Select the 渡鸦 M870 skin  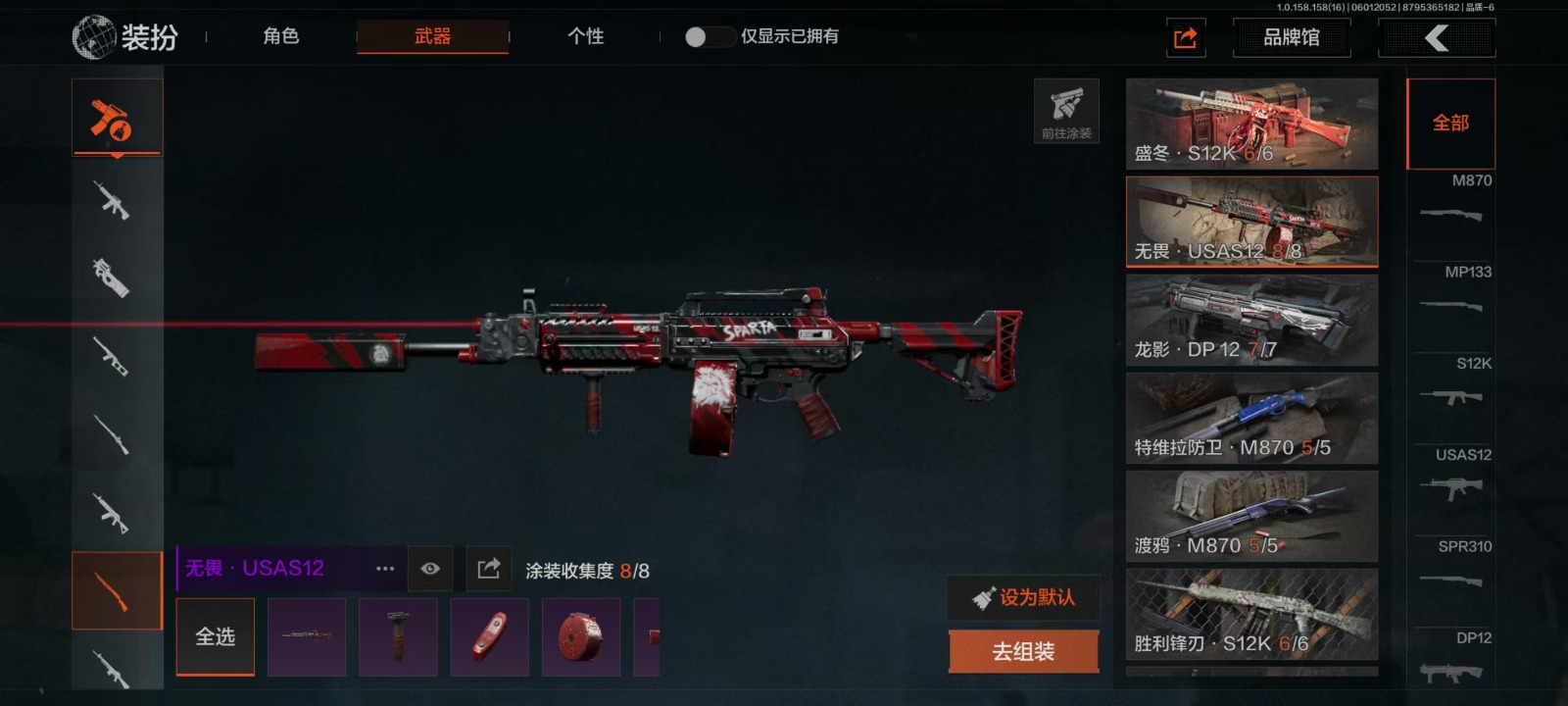(x=1251, y=516)
